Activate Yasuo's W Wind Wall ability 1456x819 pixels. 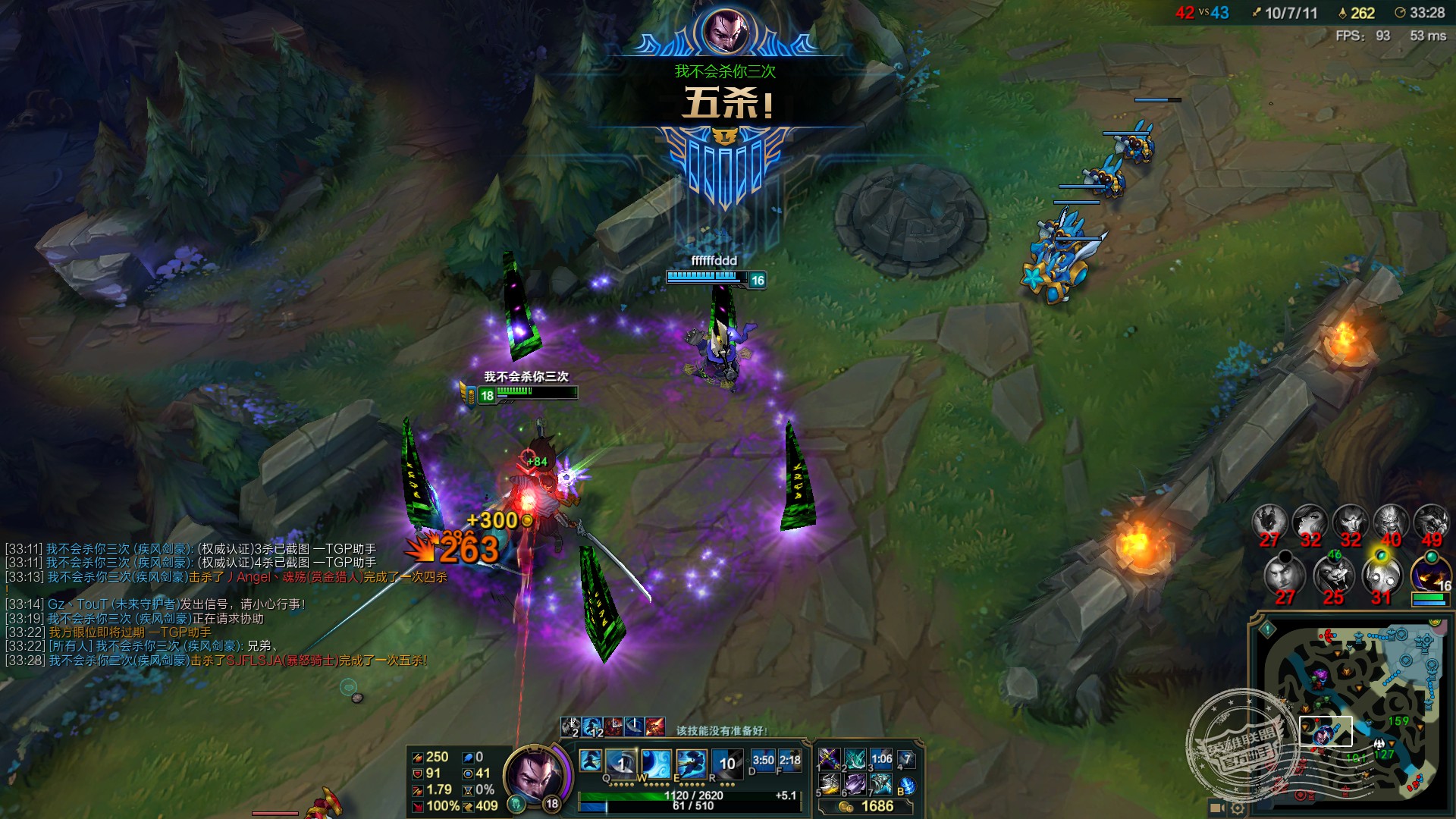click(656, 761)
